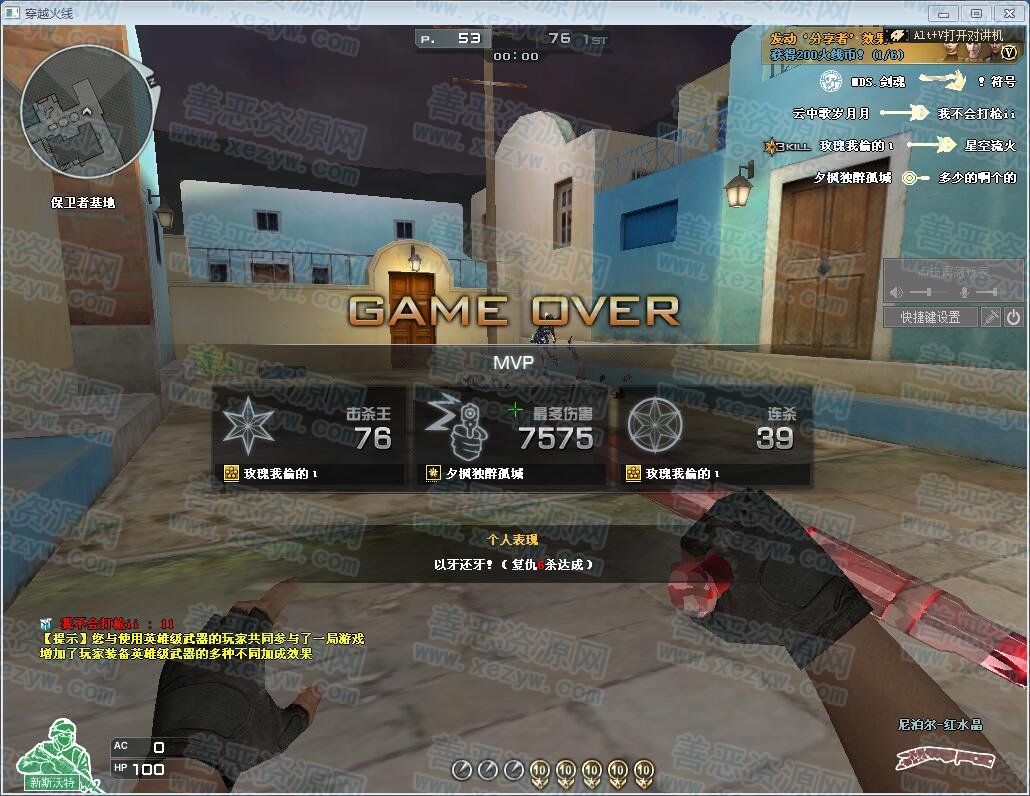
Task: Minimize the game window
Action: tap(943, 13)
